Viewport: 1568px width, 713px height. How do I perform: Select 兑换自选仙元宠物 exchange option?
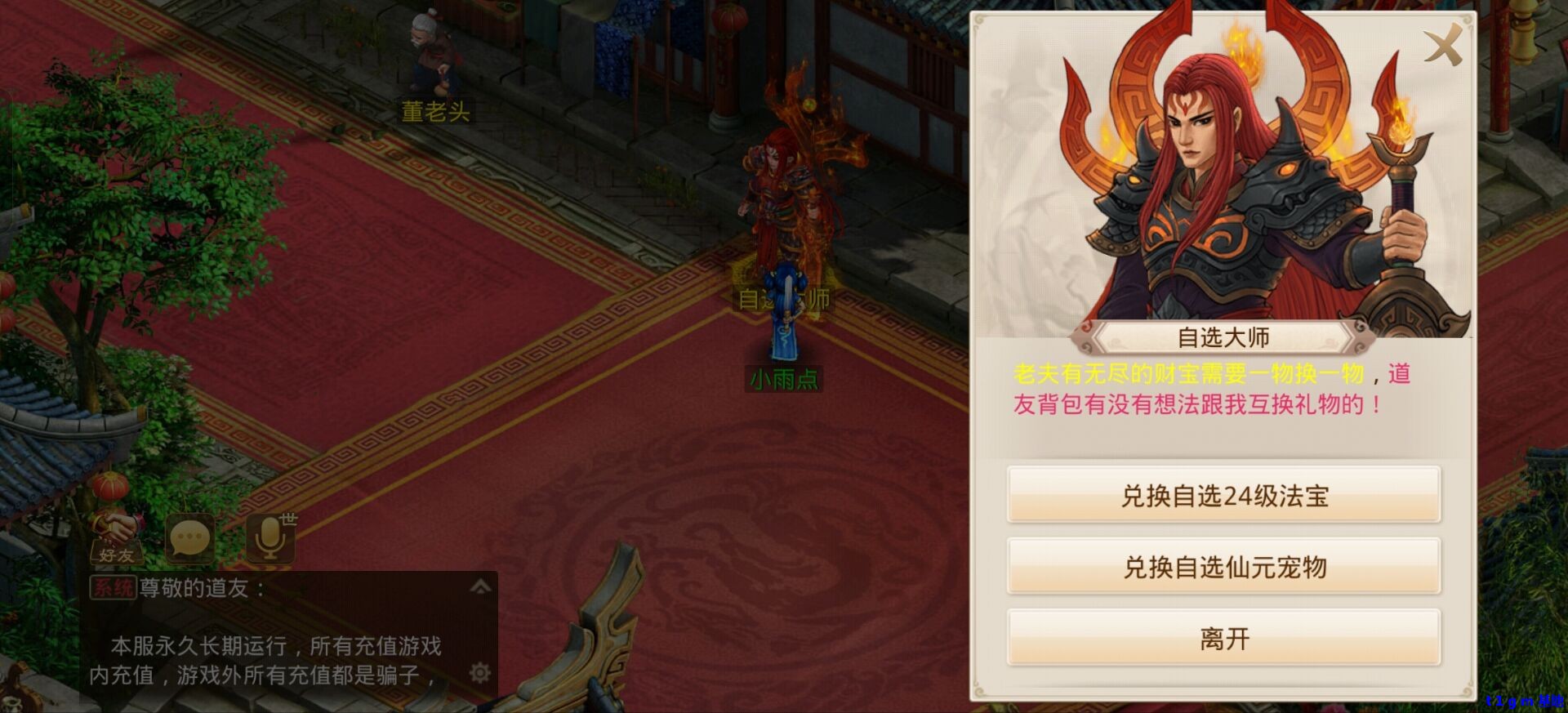[1223, 566]
